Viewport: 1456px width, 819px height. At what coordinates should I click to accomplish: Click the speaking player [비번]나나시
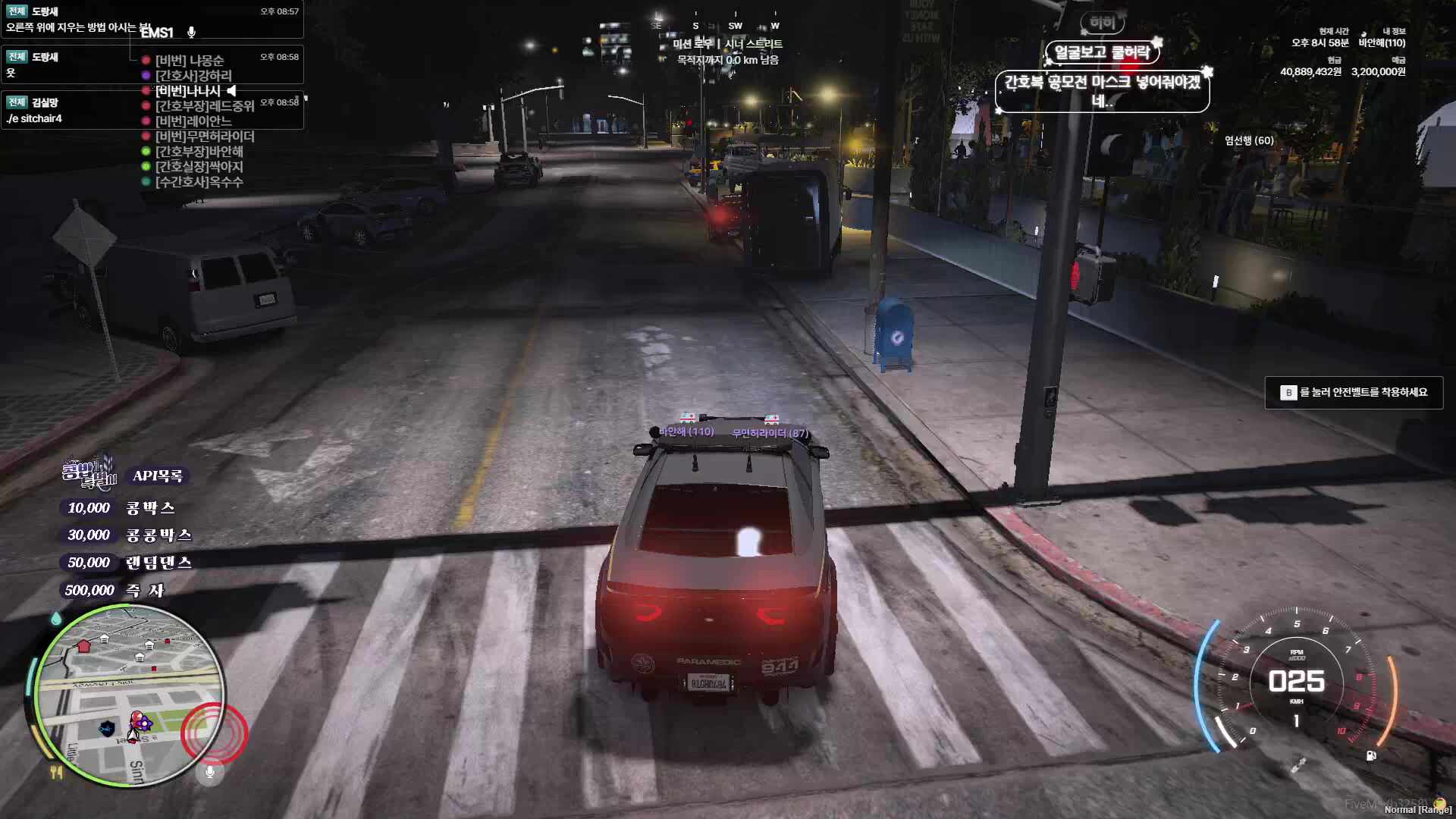click(188, 91)
